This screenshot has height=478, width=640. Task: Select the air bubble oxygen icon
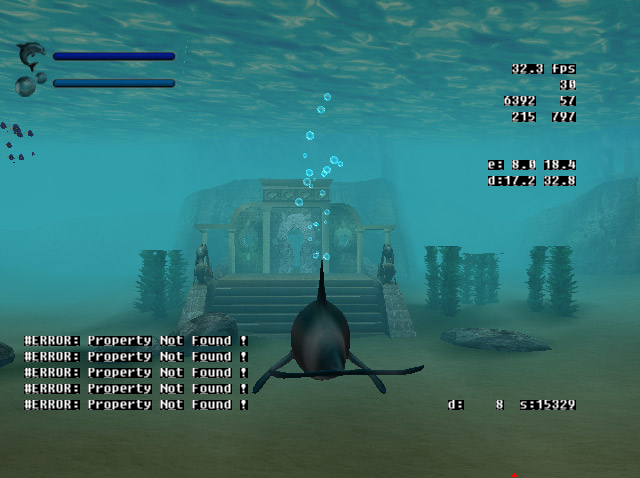click(x=29, y=84)
